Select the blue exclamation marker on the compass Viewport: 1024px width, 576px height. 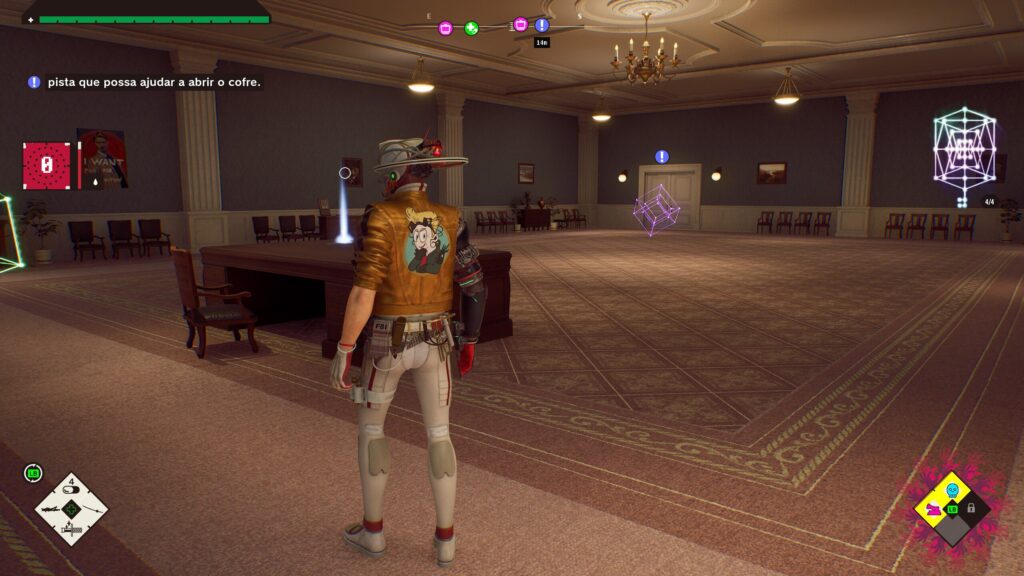coord(542,25)
